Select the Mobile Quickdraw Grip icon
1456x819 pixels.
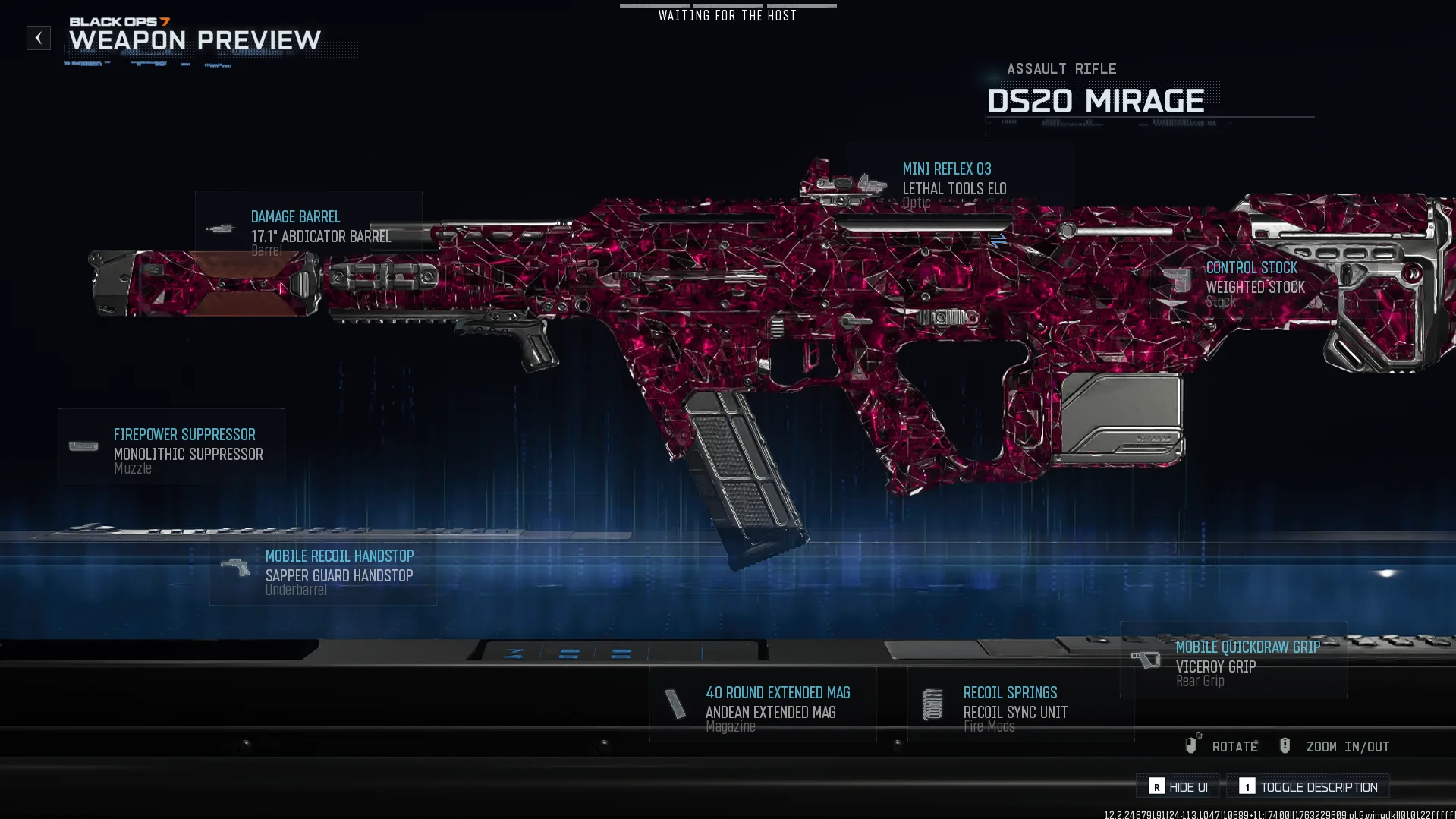pyautogui.click(x=1147, y=659)
